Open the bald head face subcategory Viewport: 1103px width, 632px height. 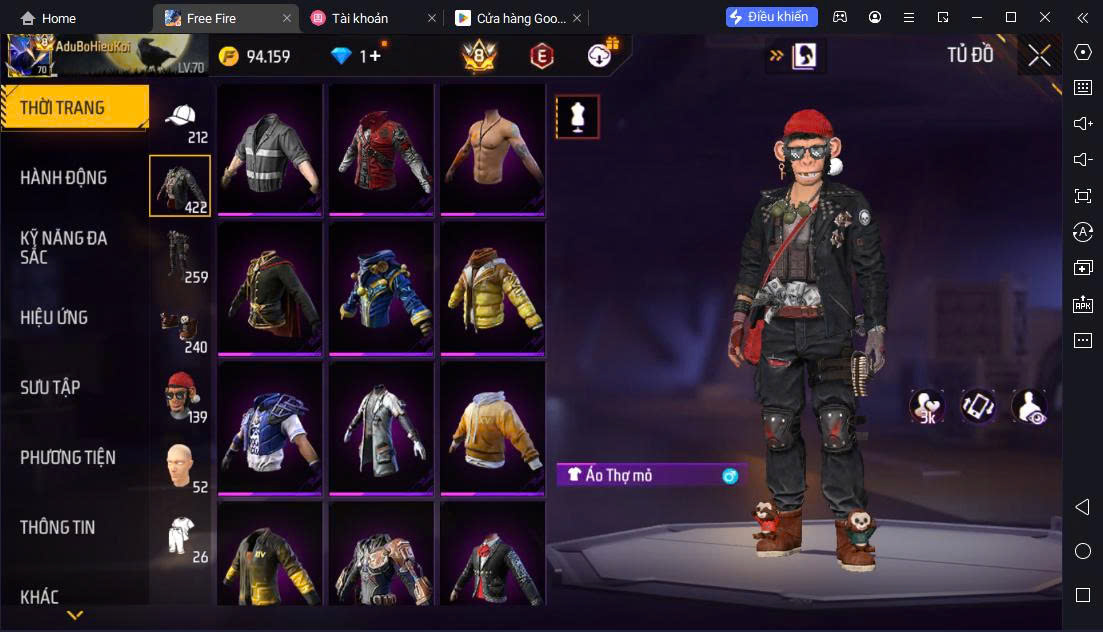tap(180, 465)
